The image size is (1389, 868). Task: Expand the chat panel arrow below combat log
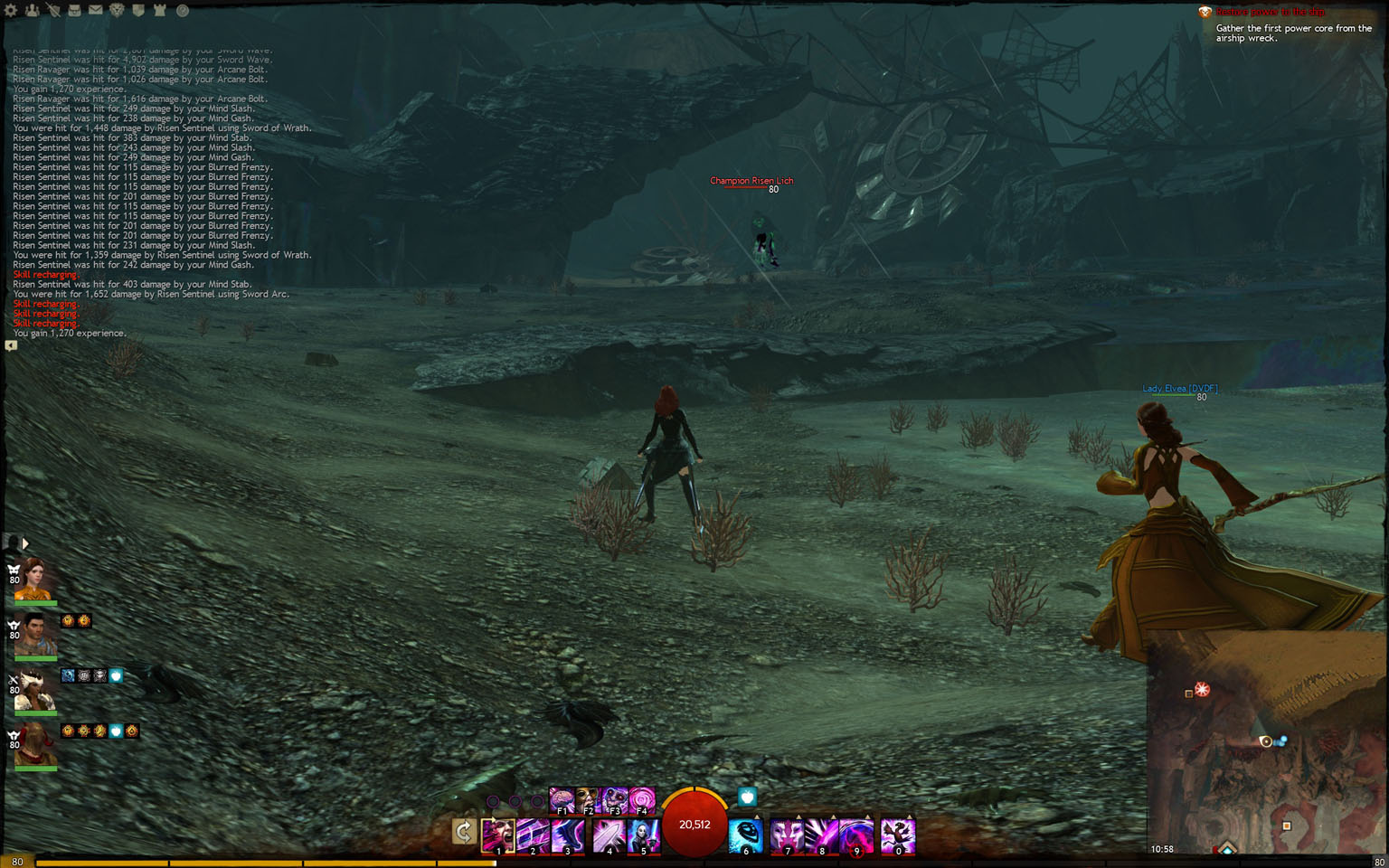[x=11, y=345]
